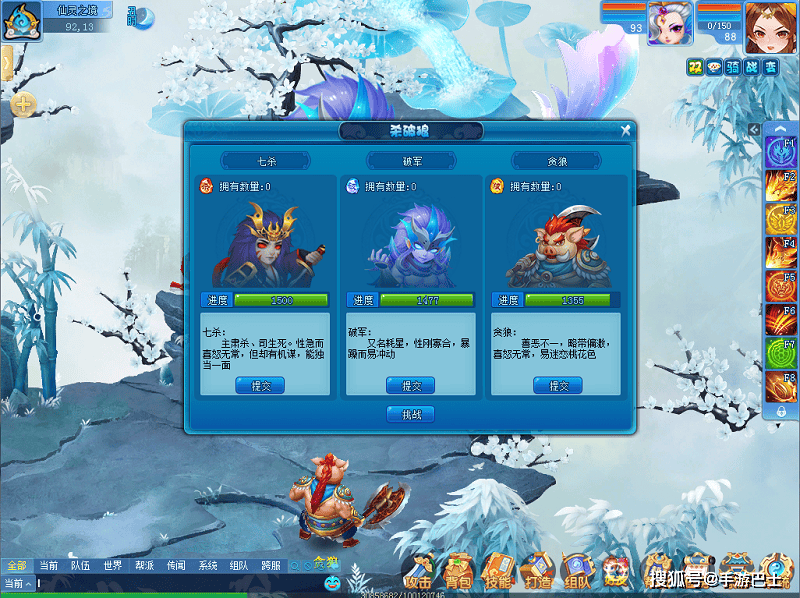Open the 帮派 chat tab

pos(144,566)
